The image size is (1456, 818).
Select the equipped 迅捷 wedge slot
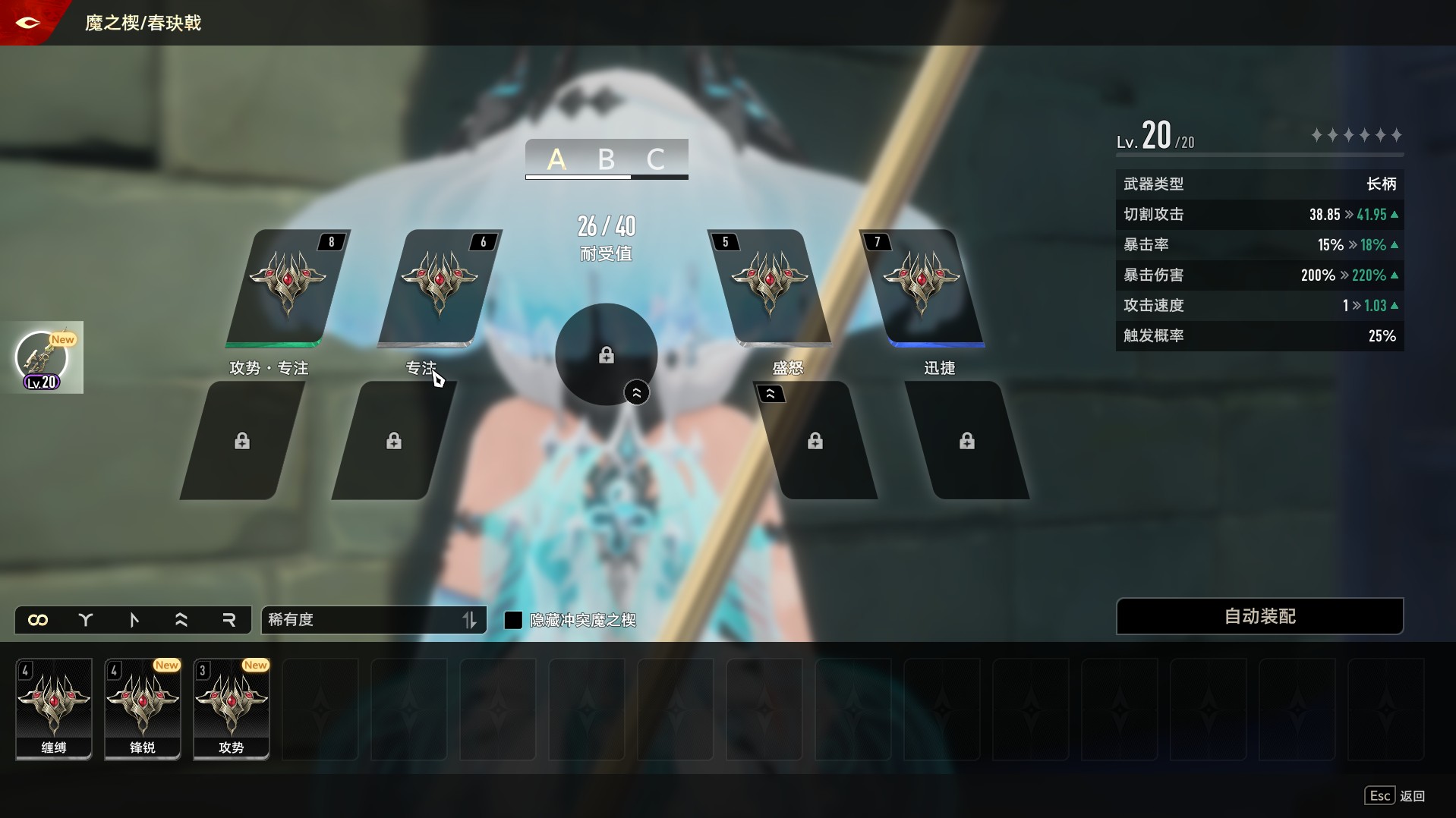[921, 288]
